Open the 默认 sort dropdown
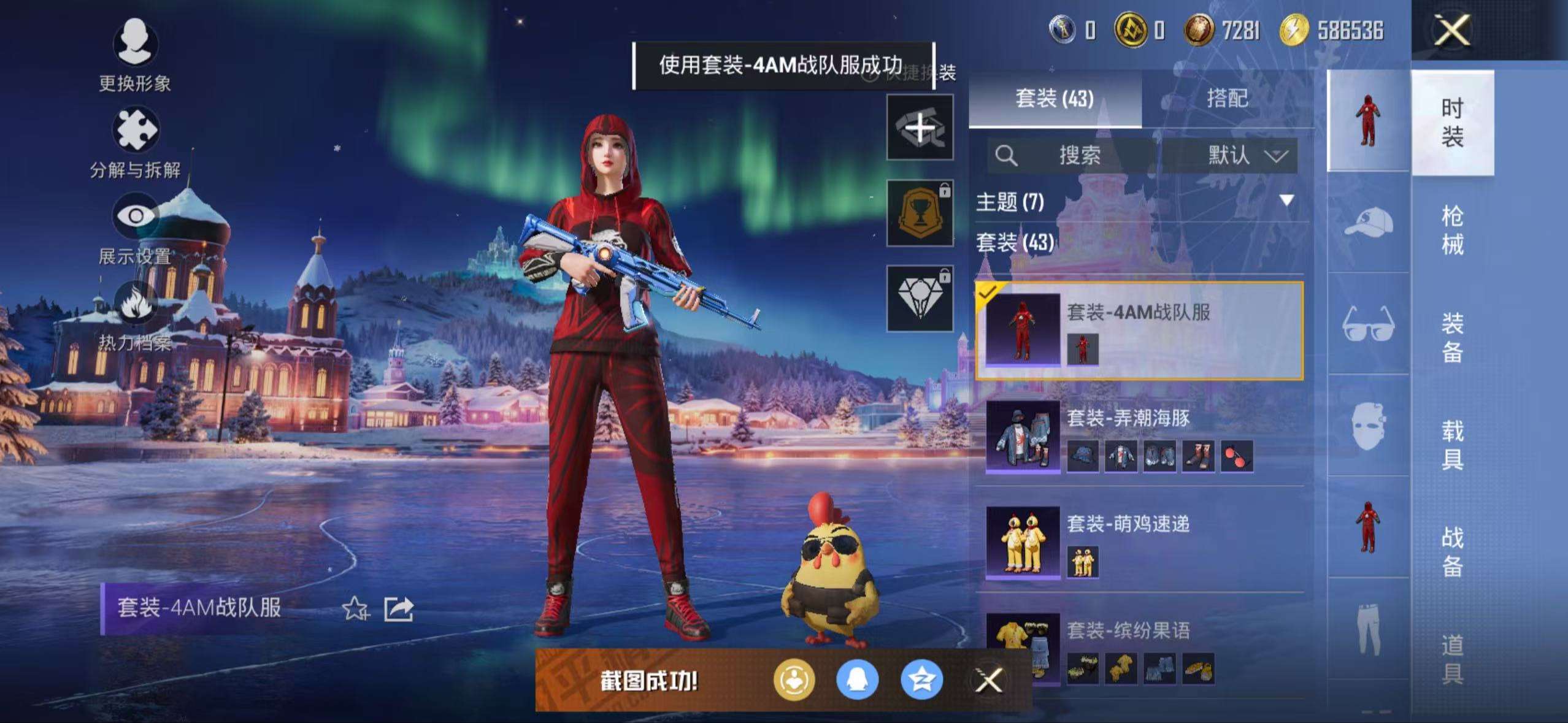Screen dimensions: 1568x723 (1247, 155)
